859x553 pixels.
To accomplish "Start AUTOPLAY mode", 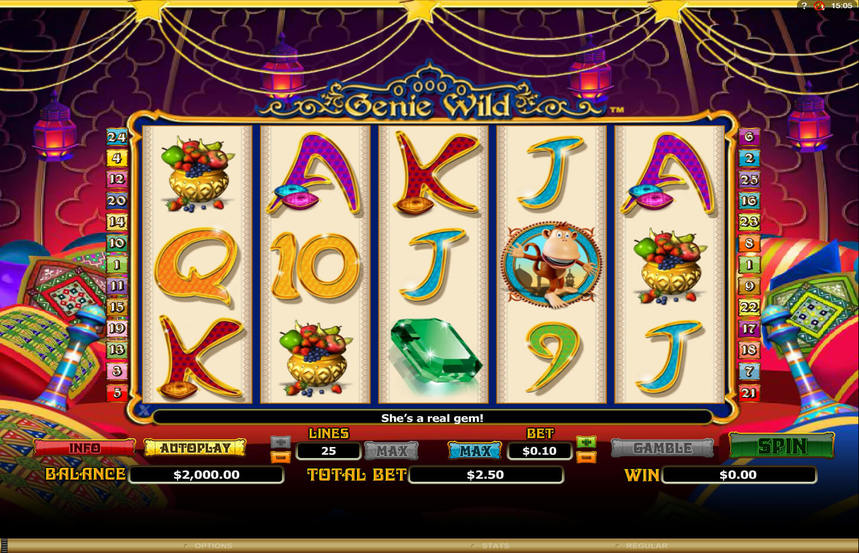I will [x=195, y=448].
